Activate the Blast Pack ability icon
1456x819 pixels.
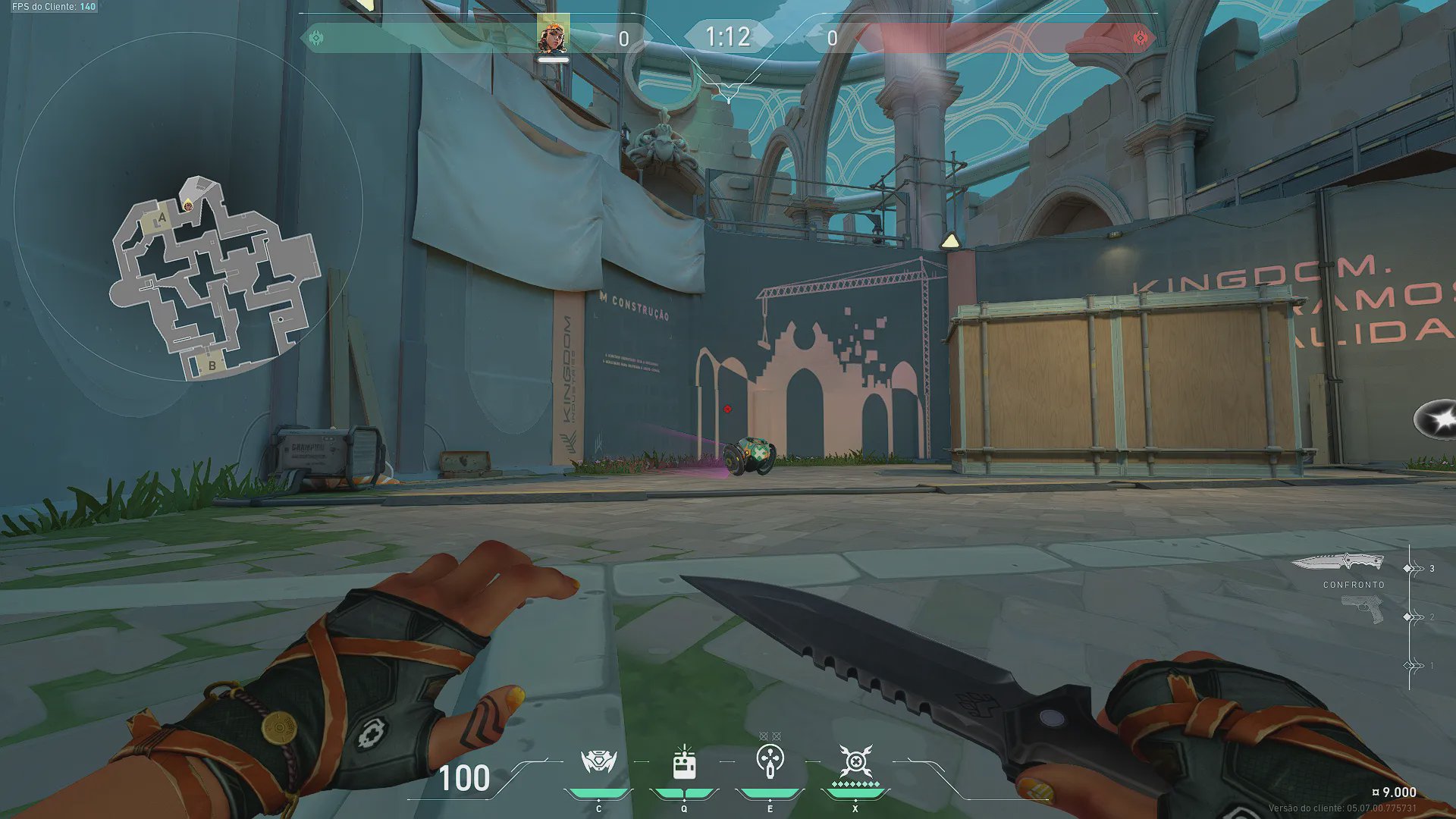click(684, 762)
